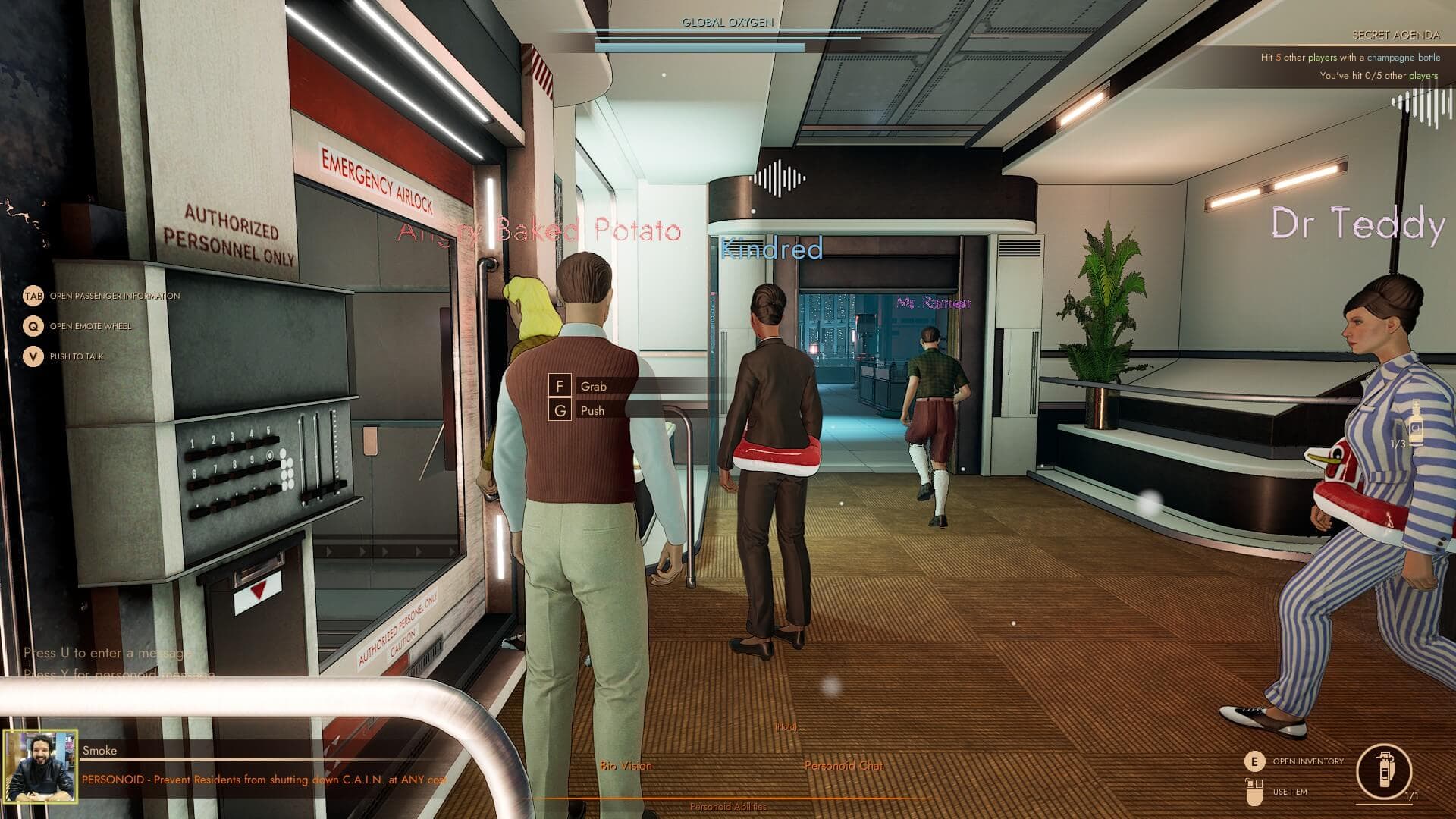
Task: Open the Personoid Chat ability
Action: click(843, 766)
